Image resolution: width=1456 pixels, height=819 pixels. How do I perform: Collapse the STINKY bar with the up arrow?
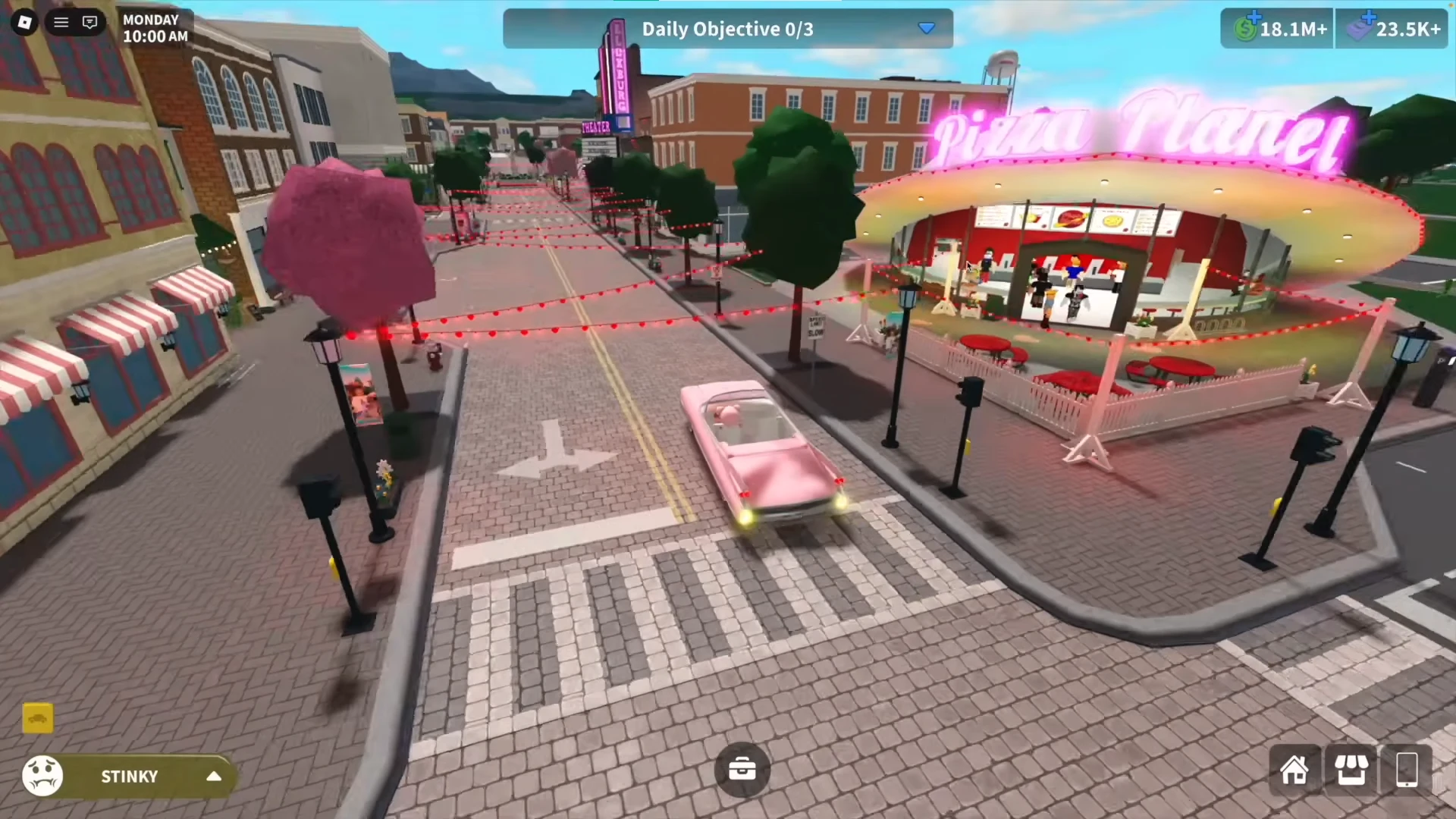pyautogui.click(x=213, y=776)
